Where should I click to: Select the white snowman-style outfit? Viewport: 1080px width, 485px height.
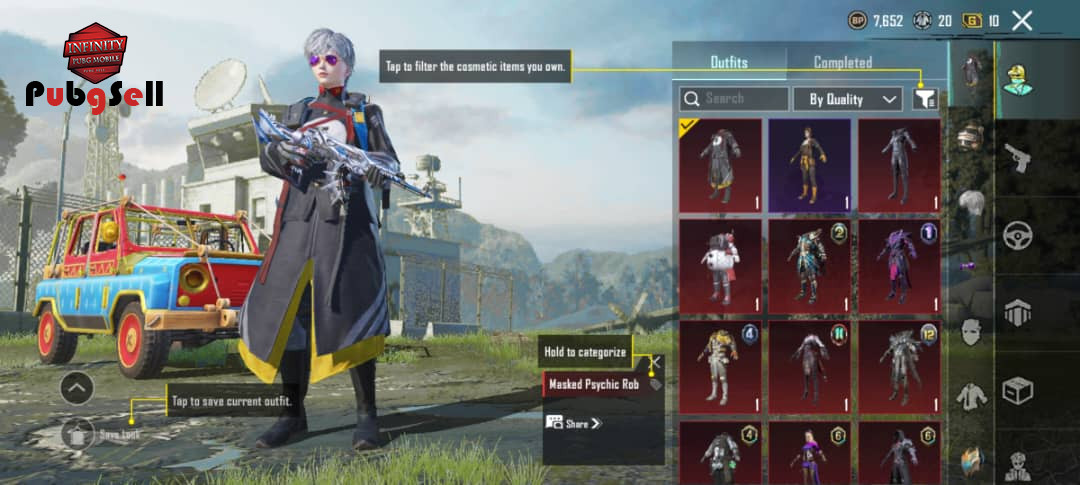tap(720, 266)
